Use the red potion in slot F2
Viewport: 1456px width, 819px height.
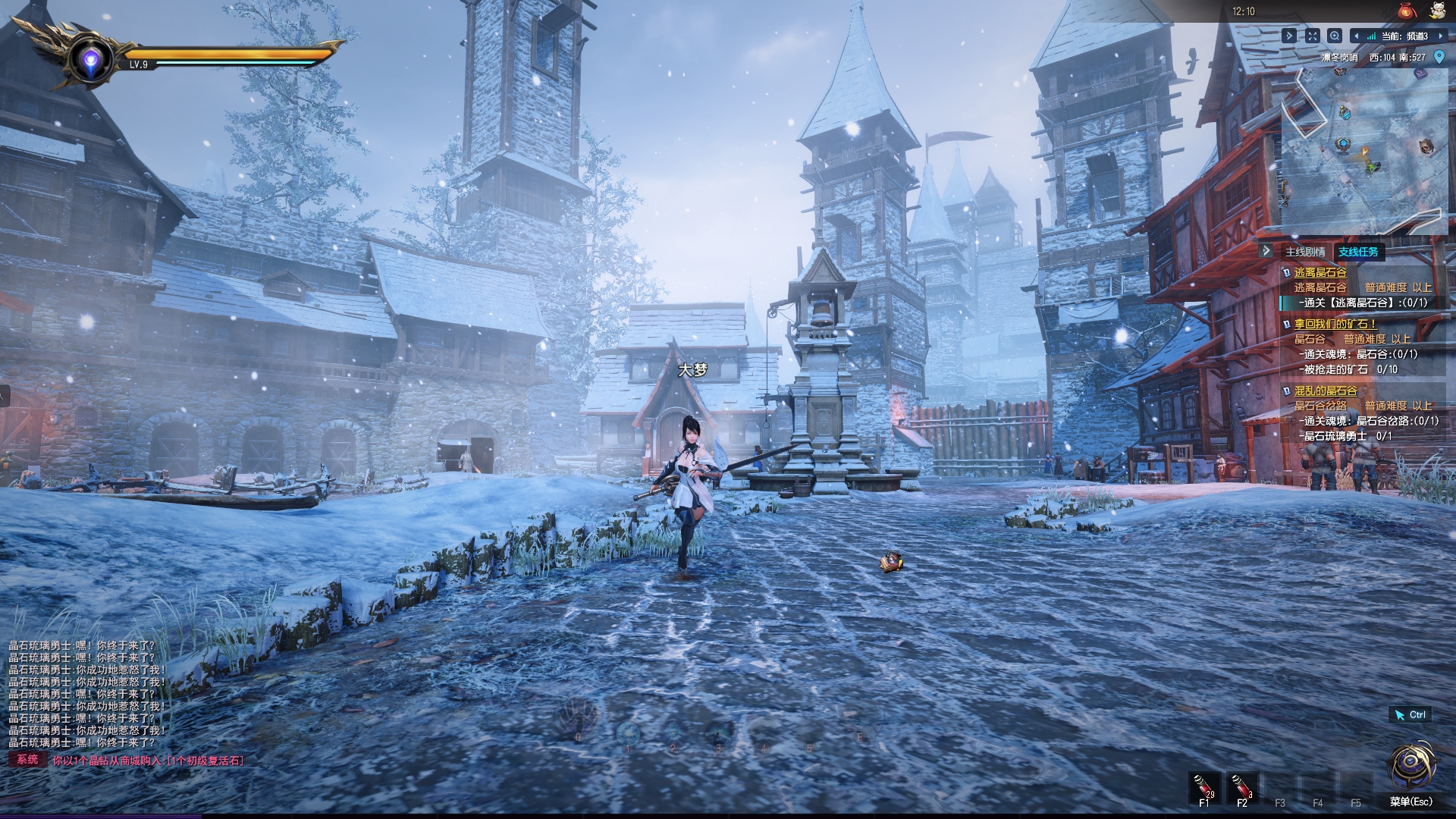coord(1242,786)
